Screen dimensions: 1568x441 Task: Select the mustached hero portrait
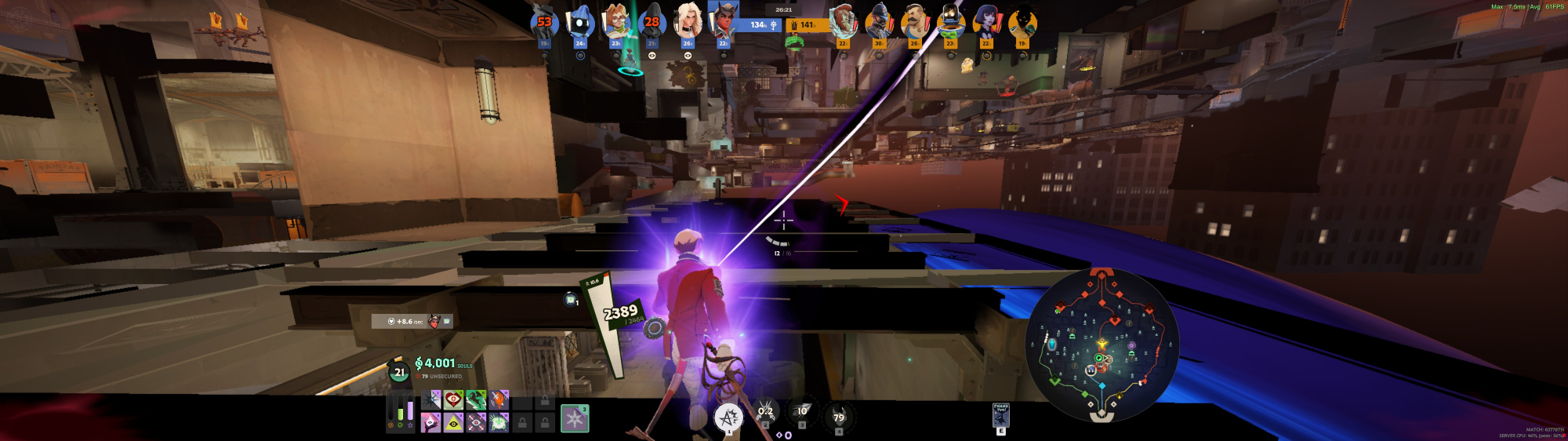click(914, 22)
